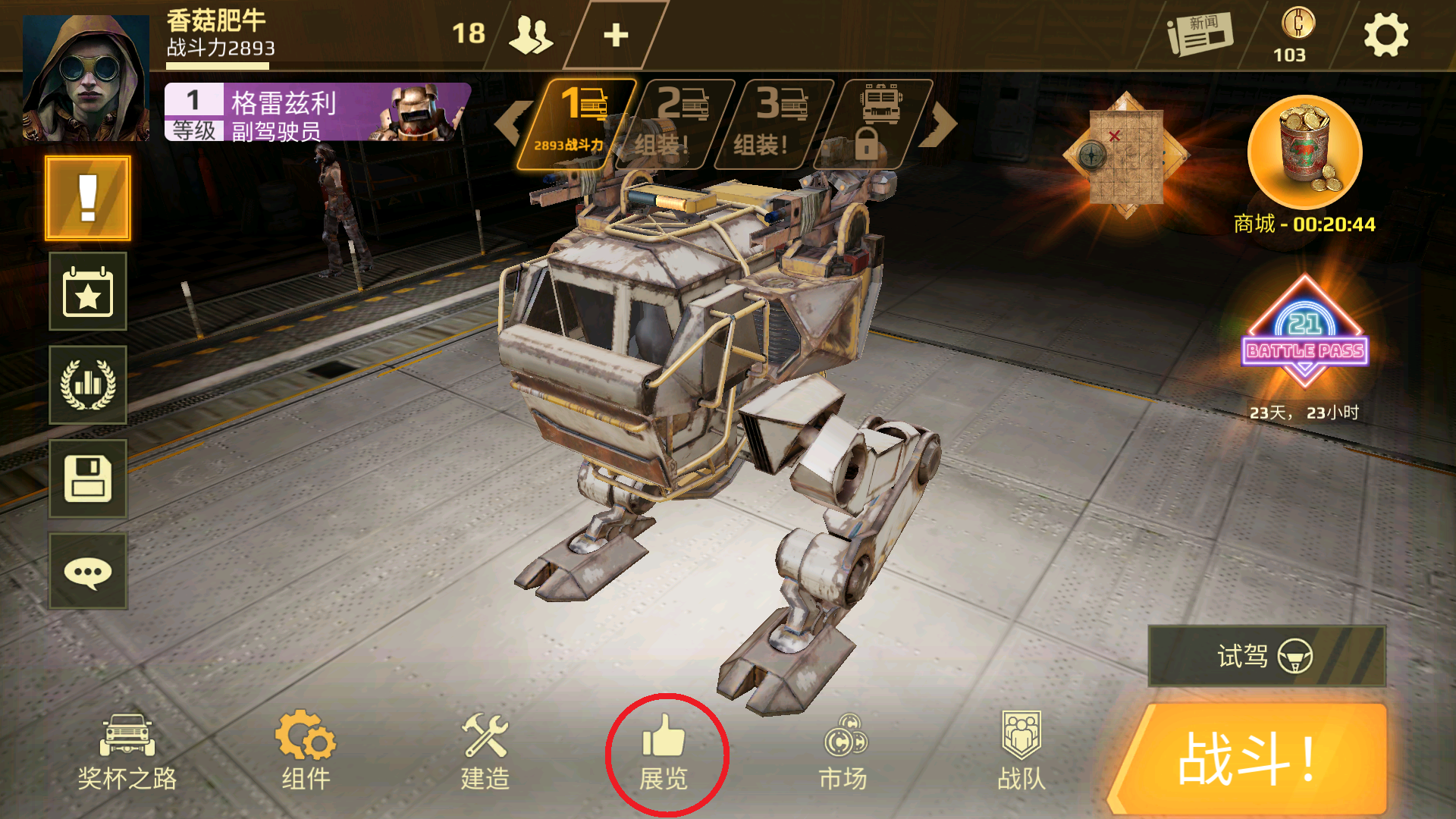Open the chat speech bubble
This screenshot has width=1456, height=819.
[x=88, y=572]
